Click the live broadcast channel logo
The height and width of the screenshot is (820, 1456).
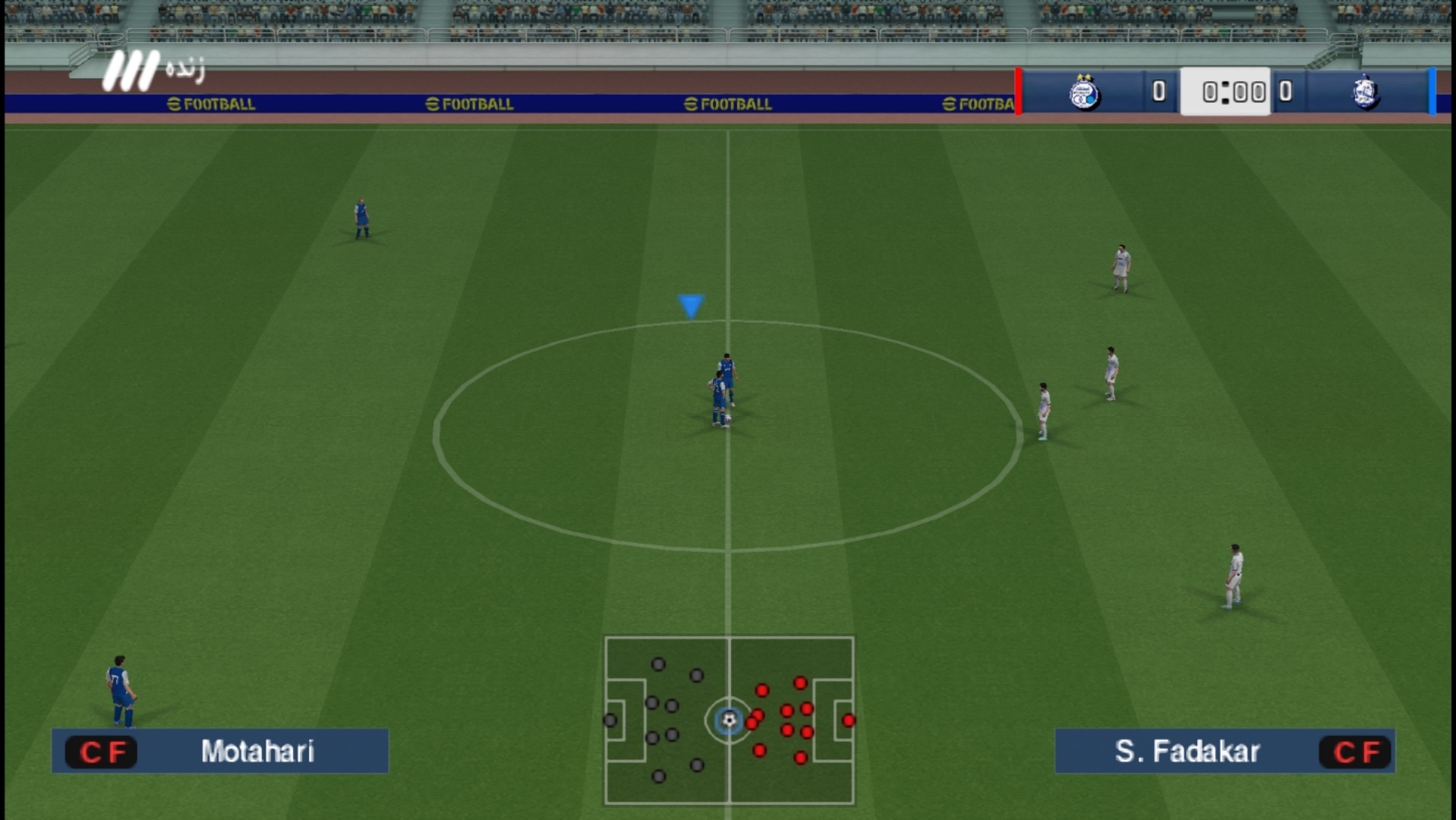click(x=152, y=71)
